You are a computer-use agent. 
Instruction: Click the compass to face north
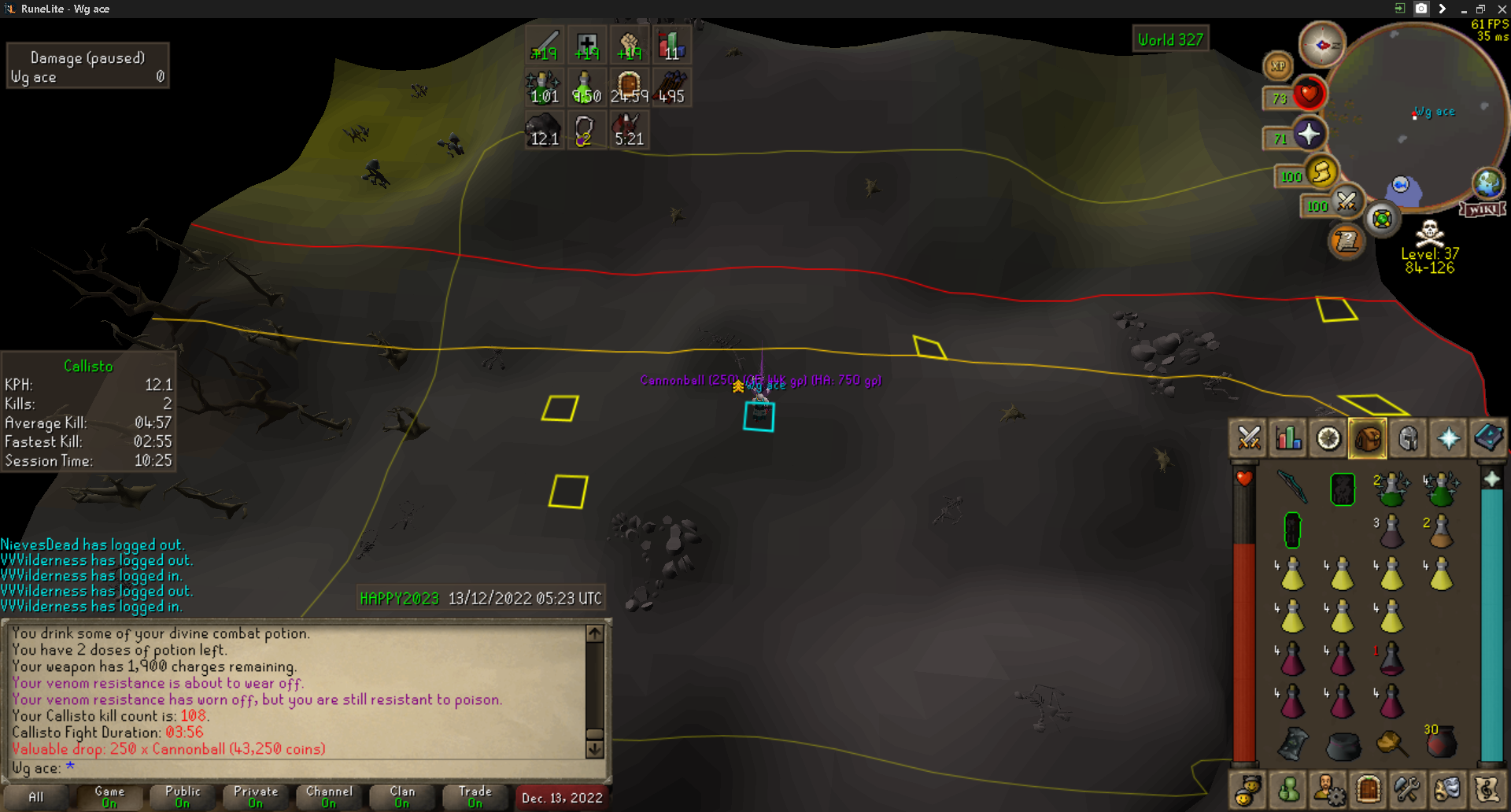1322,45
